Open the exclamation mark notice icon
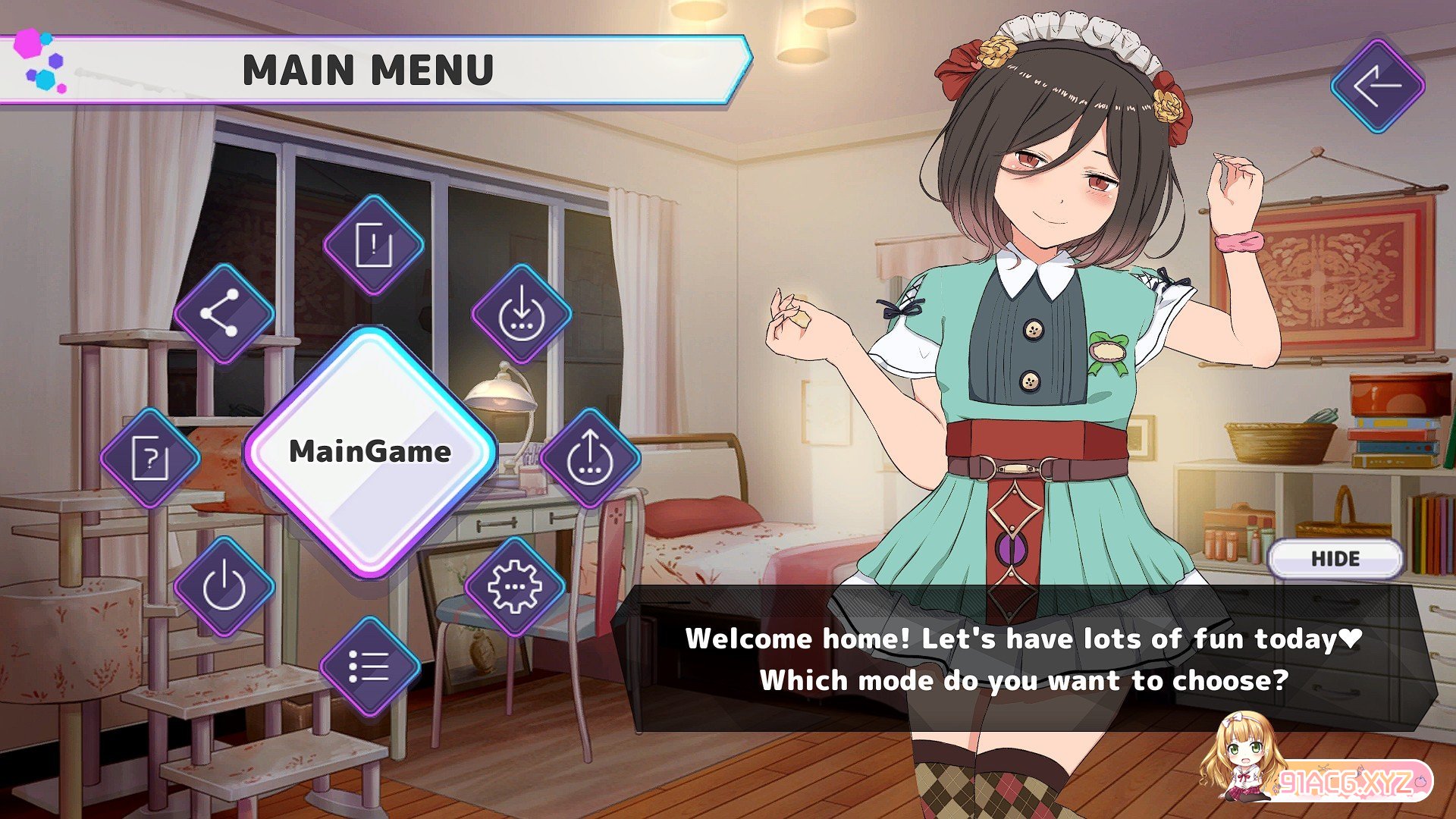This screenshot has width=1456, height=819. click(x=373, y=245)
